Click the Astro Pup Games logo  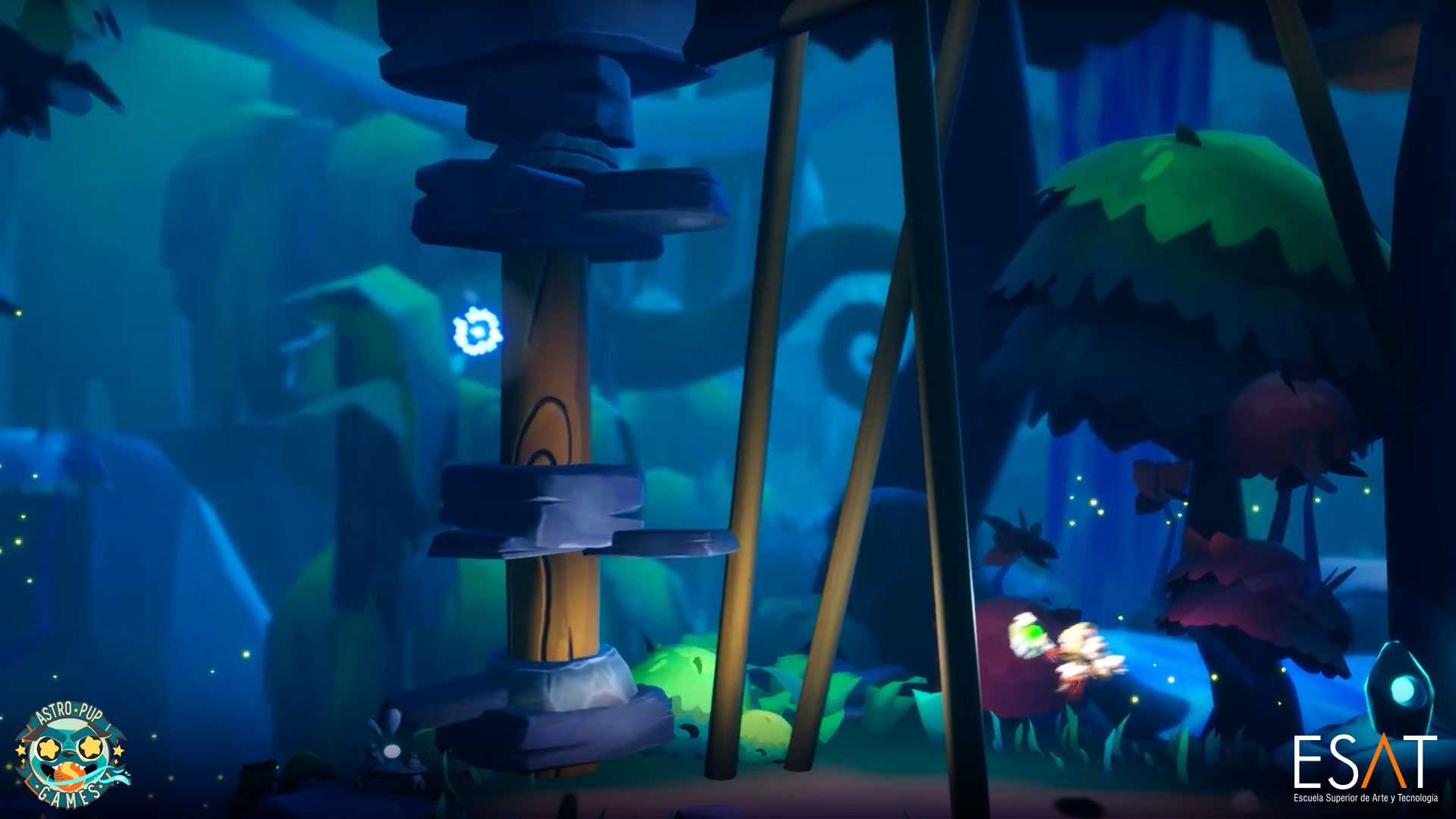(x=71, y=754)
